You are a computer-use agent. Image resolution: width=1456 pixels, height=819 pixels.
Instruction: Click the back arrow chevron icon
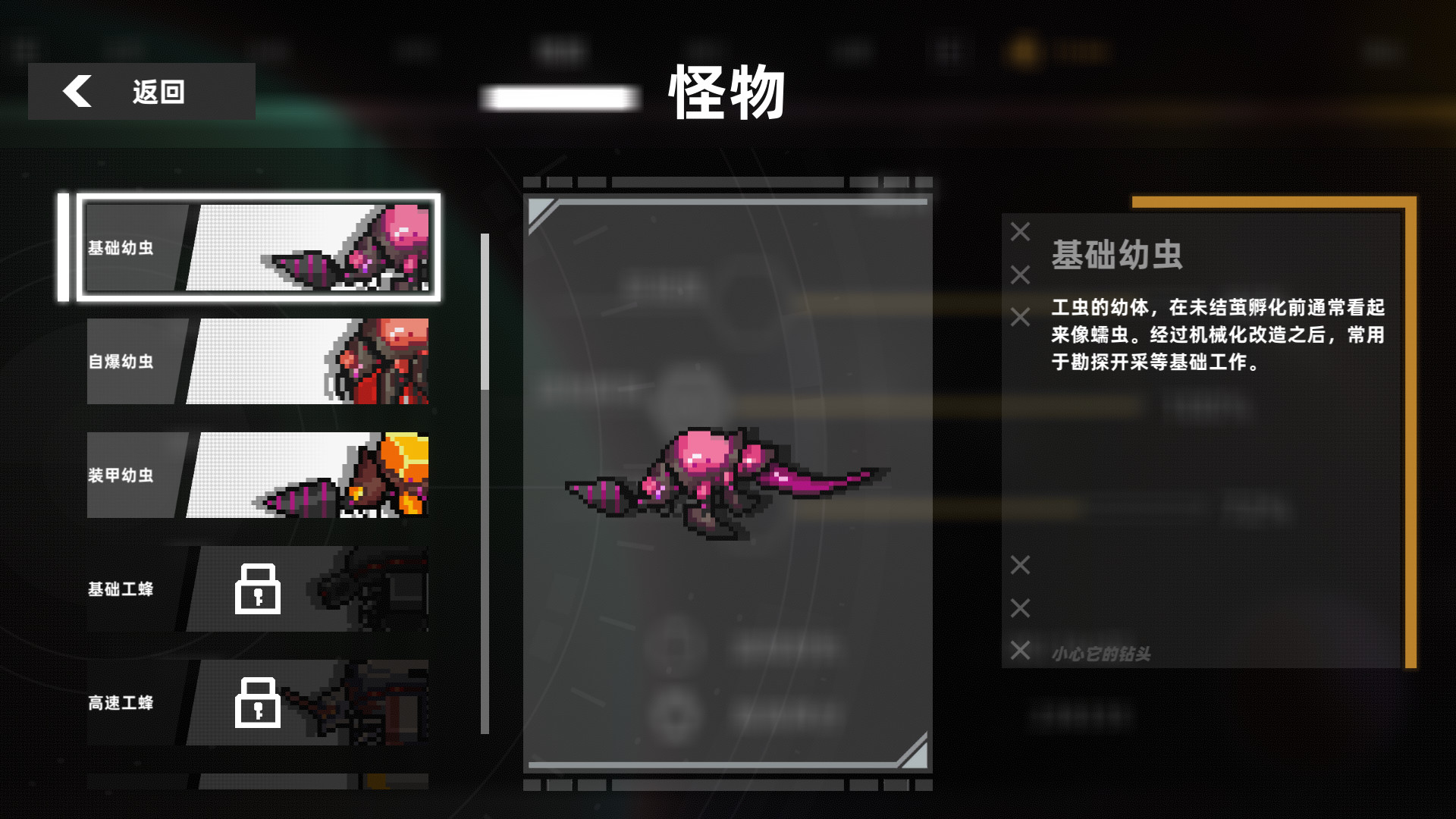point(76,92)
